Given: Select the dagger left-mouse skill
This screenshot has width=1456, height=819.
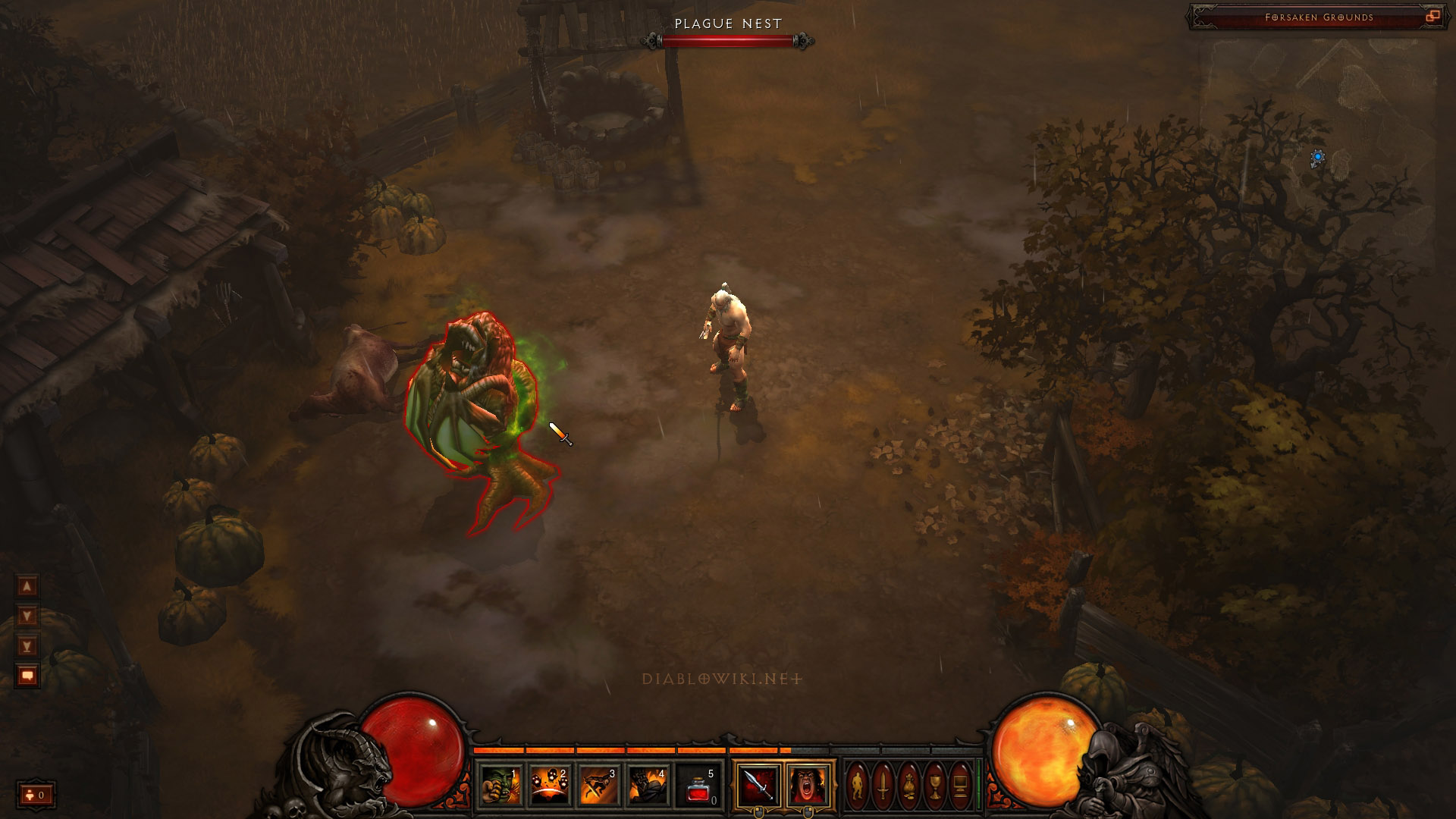Looking at the screenshot, I should [758, 785].
